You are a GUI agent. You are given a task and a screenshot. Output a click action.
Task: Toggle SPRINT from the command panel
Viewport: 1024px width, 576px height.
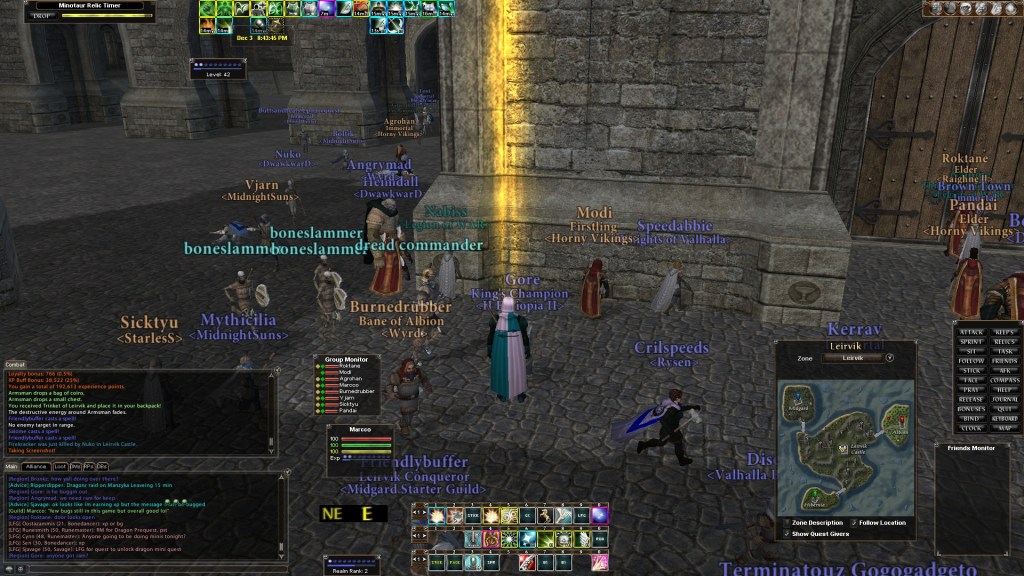[x=972, y=341]
